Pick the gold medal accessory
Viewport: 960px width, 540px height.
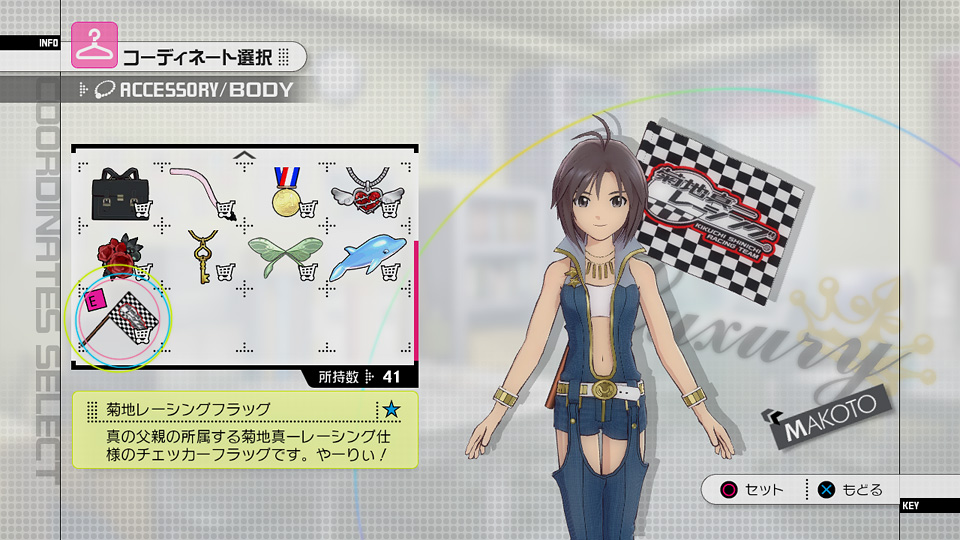(287, 190)
